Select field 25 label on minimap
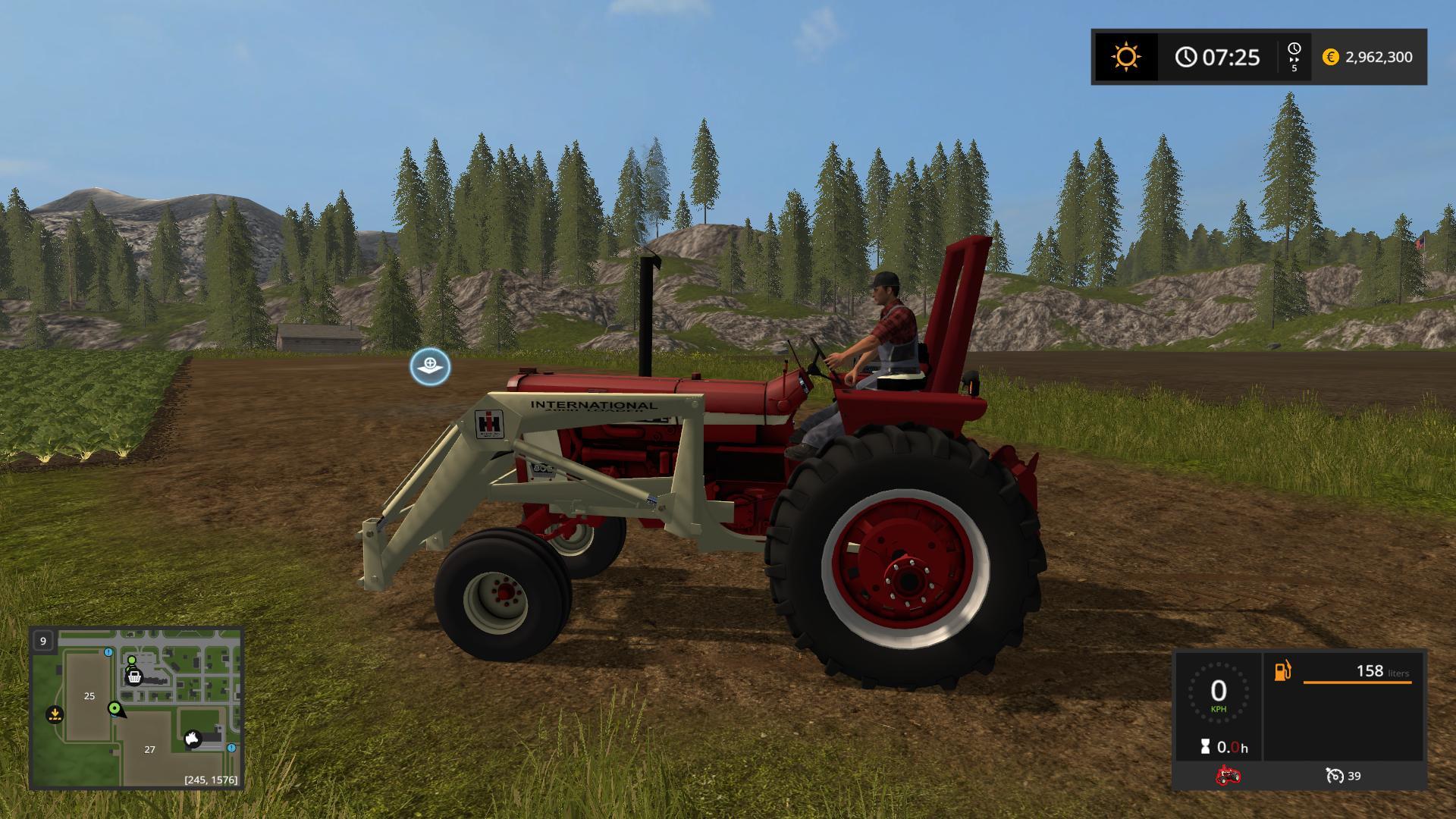 pyautogui.click(x=89, y=695)
